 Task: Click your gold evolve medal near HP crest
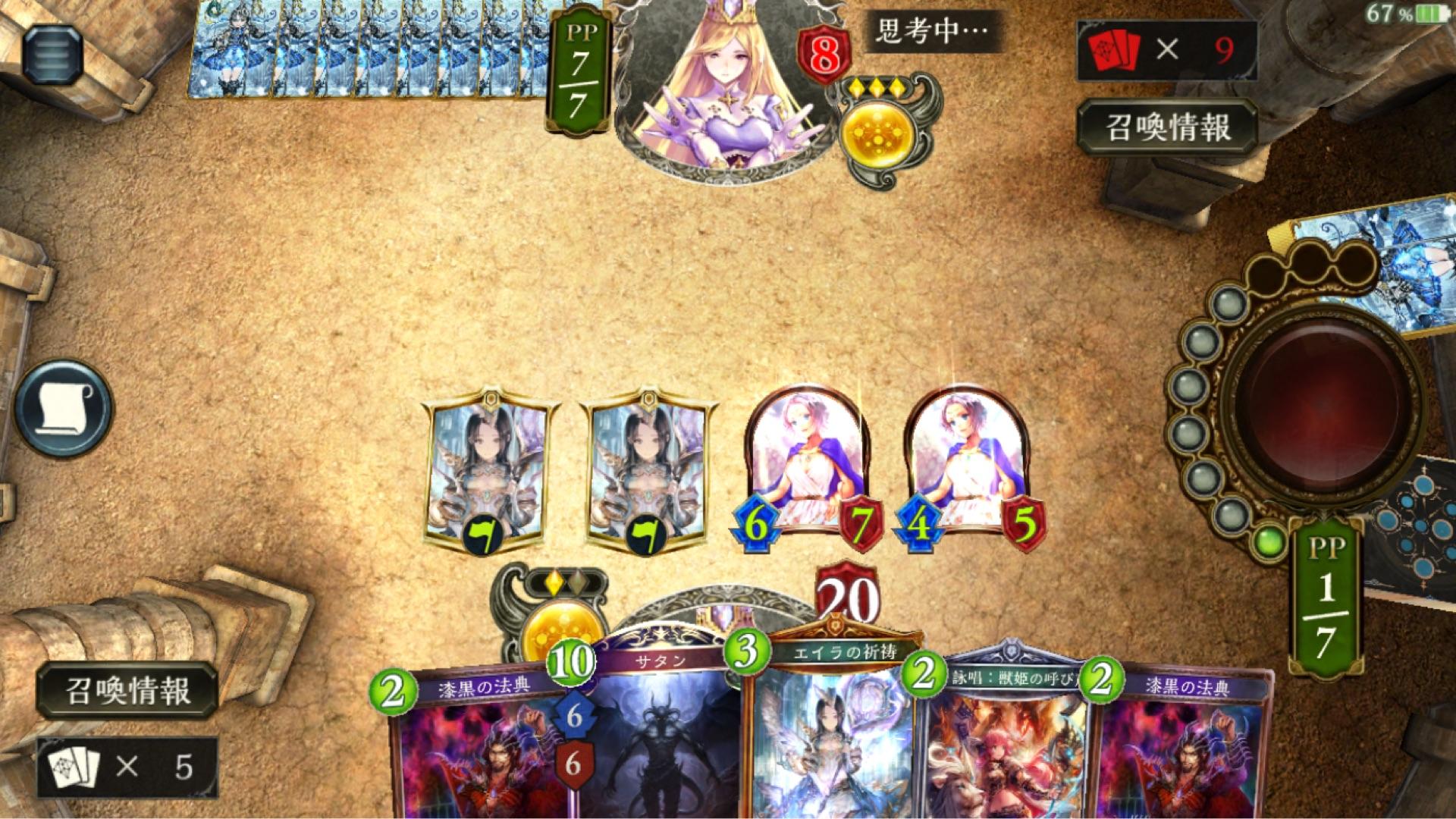(x=561, y=622)
